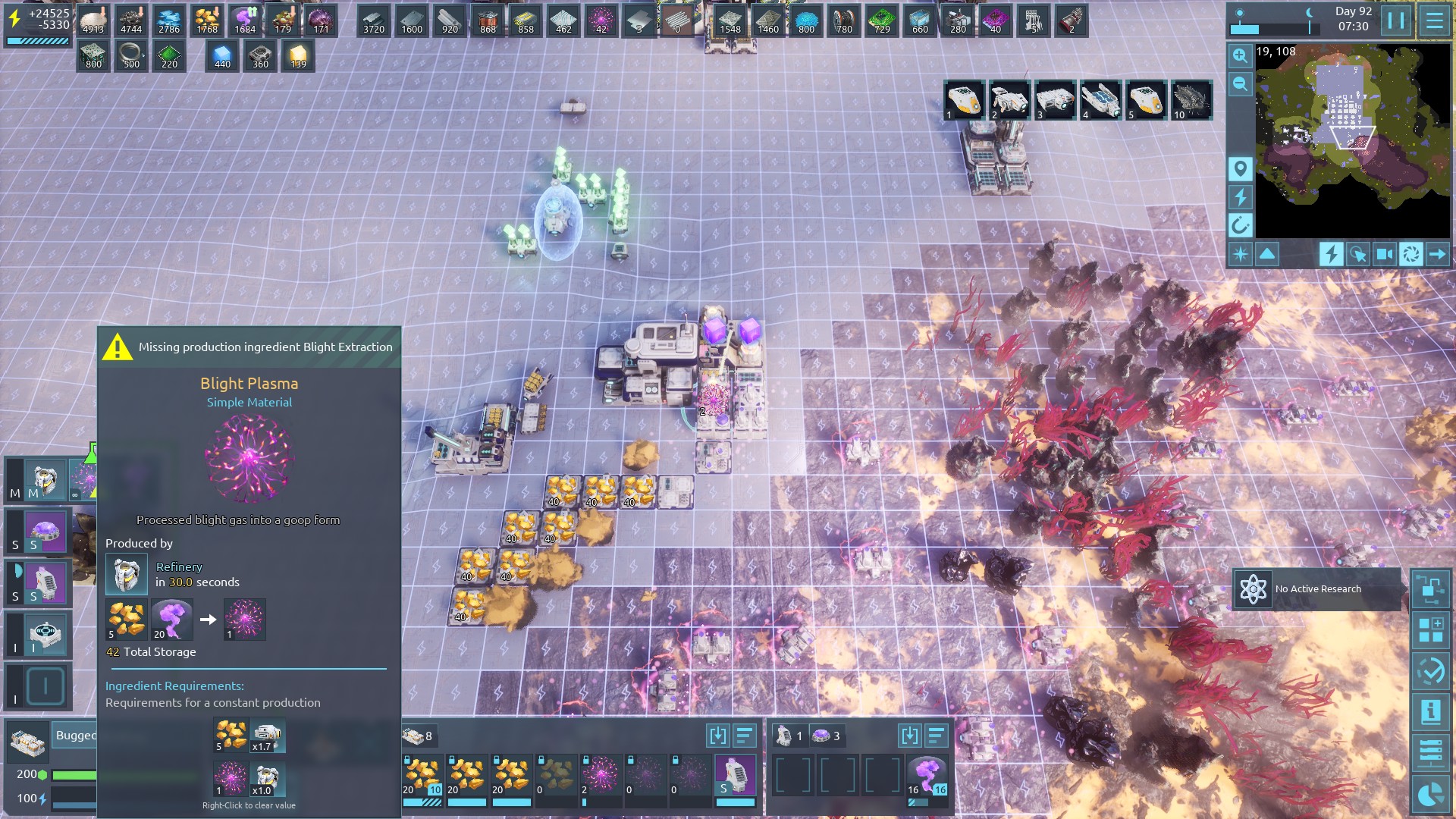Select the Refinery building button marked M
The width and height of the screenshot is (1456, 819).
click(44, 479)
